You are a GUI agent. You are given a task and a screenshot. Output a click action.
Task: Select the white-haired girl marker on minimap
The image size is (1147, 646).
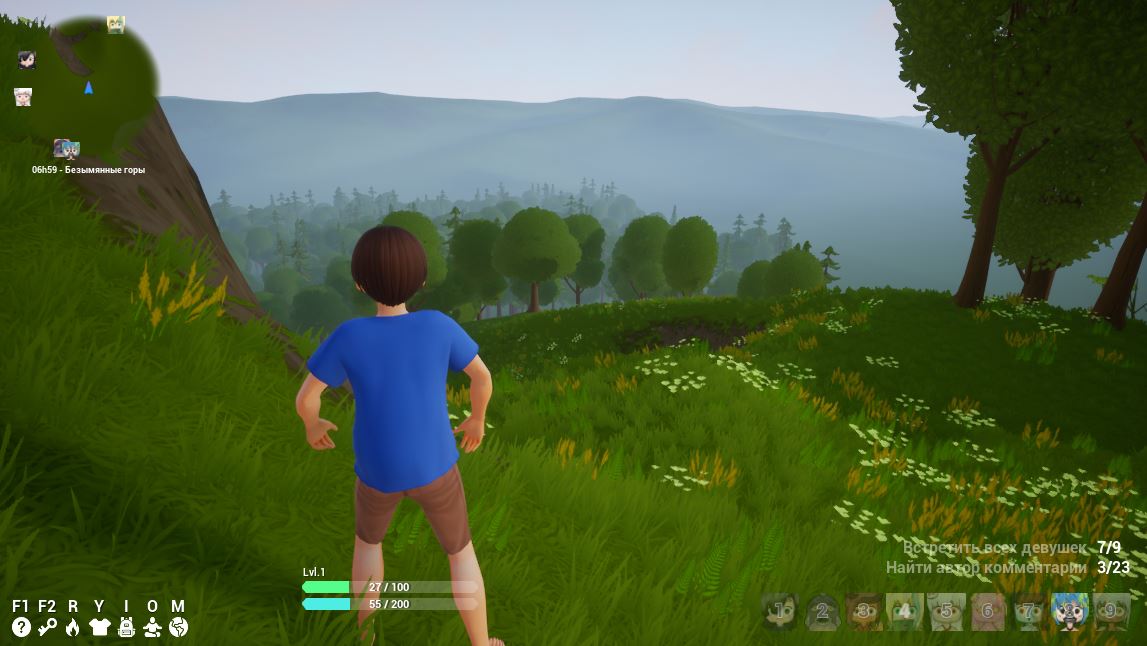(x=23, y=97)
